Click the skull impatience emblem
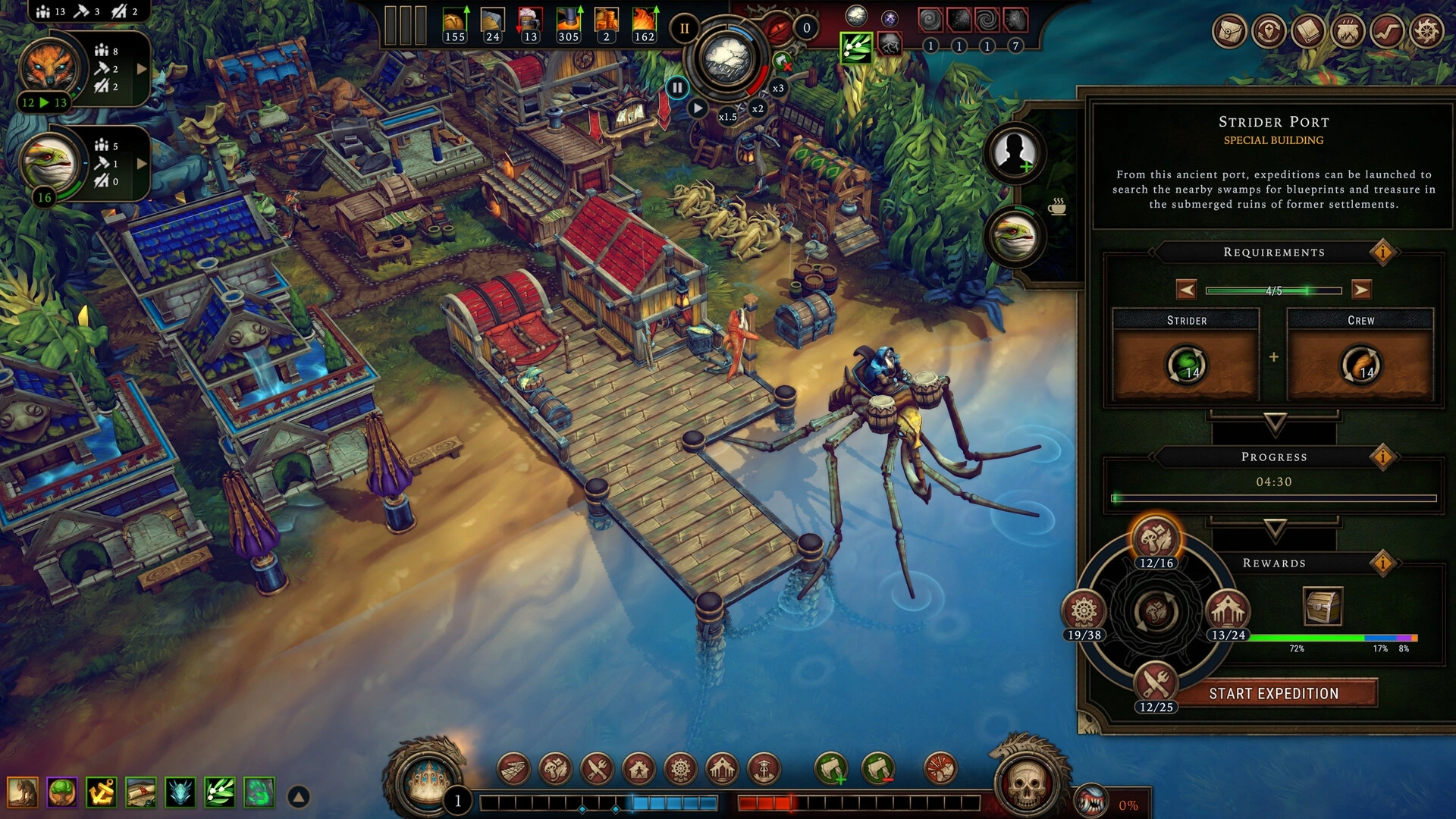 [x=1025, y=783]
